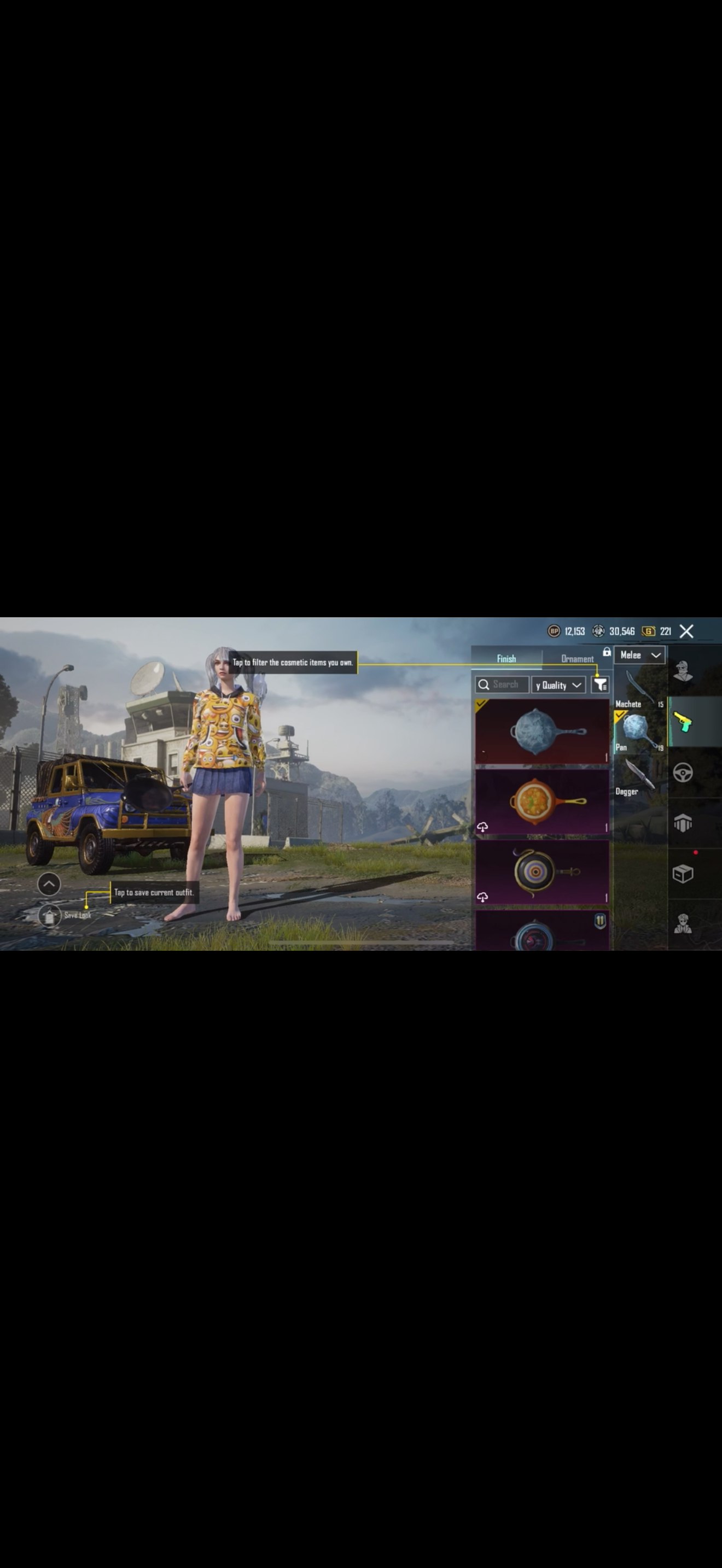
Task: Close the inventory screen with the X
Action: [686, 631]
